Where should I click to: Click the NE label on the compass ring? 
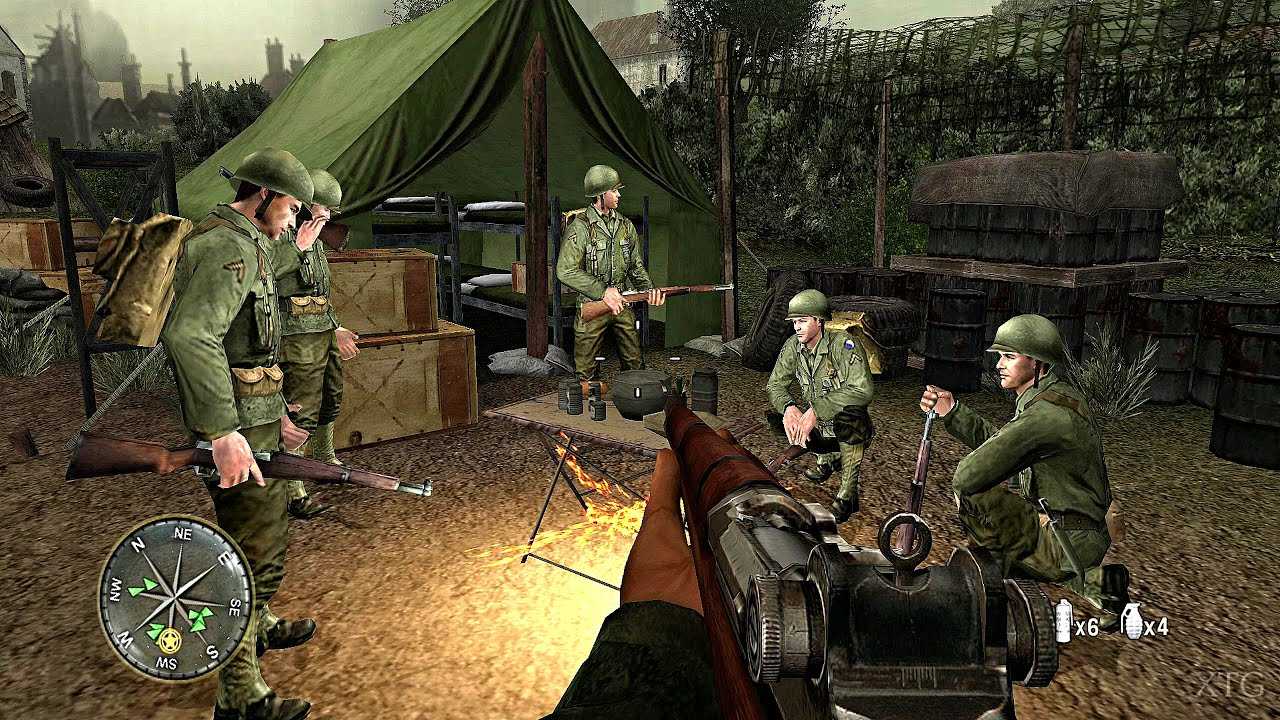click(x=183, y=535)
